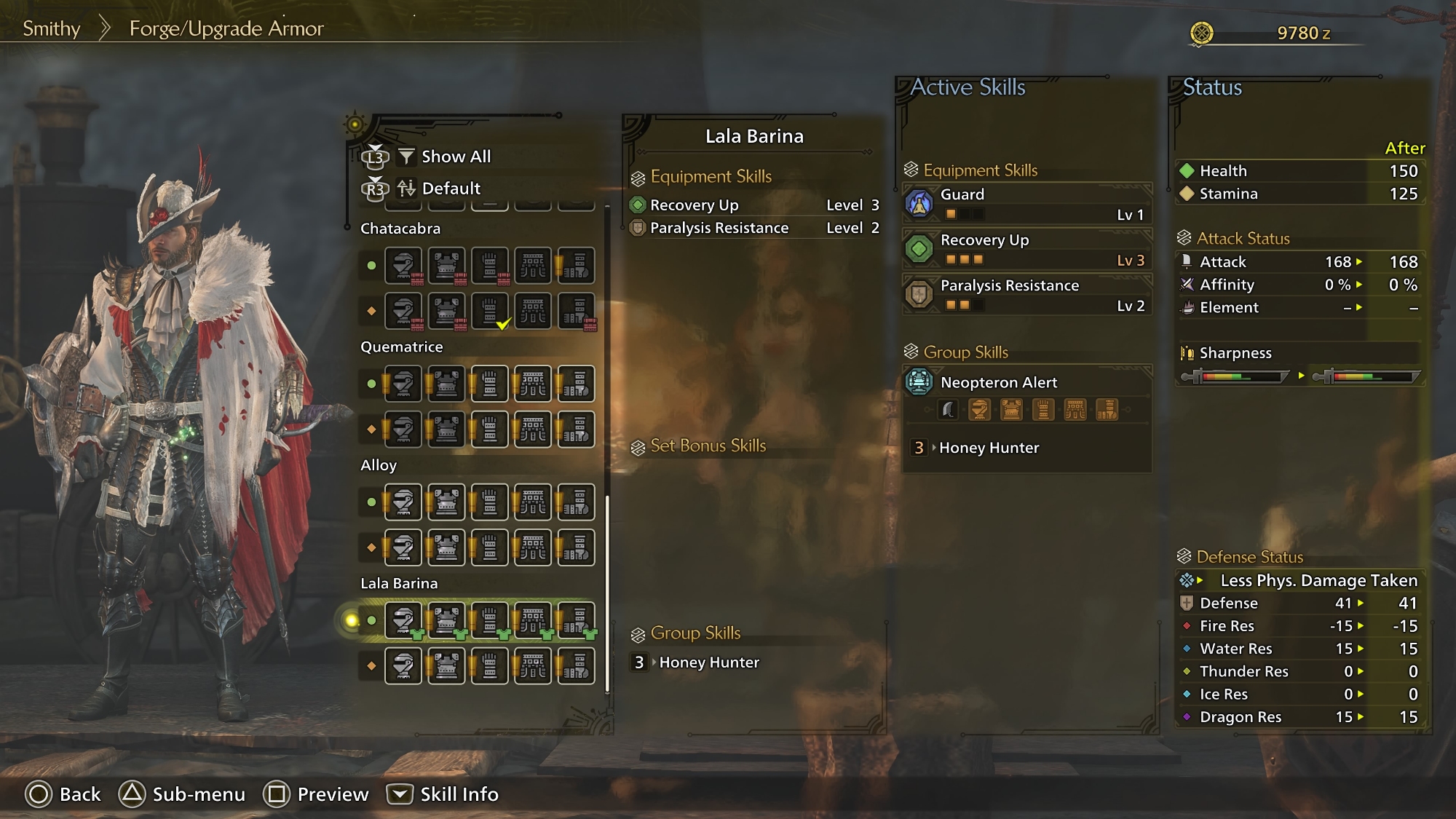Open Paralysis Resistance Lv 2 in Active Skills
Screen dimensions: 1456x819
click(1026, 295)
